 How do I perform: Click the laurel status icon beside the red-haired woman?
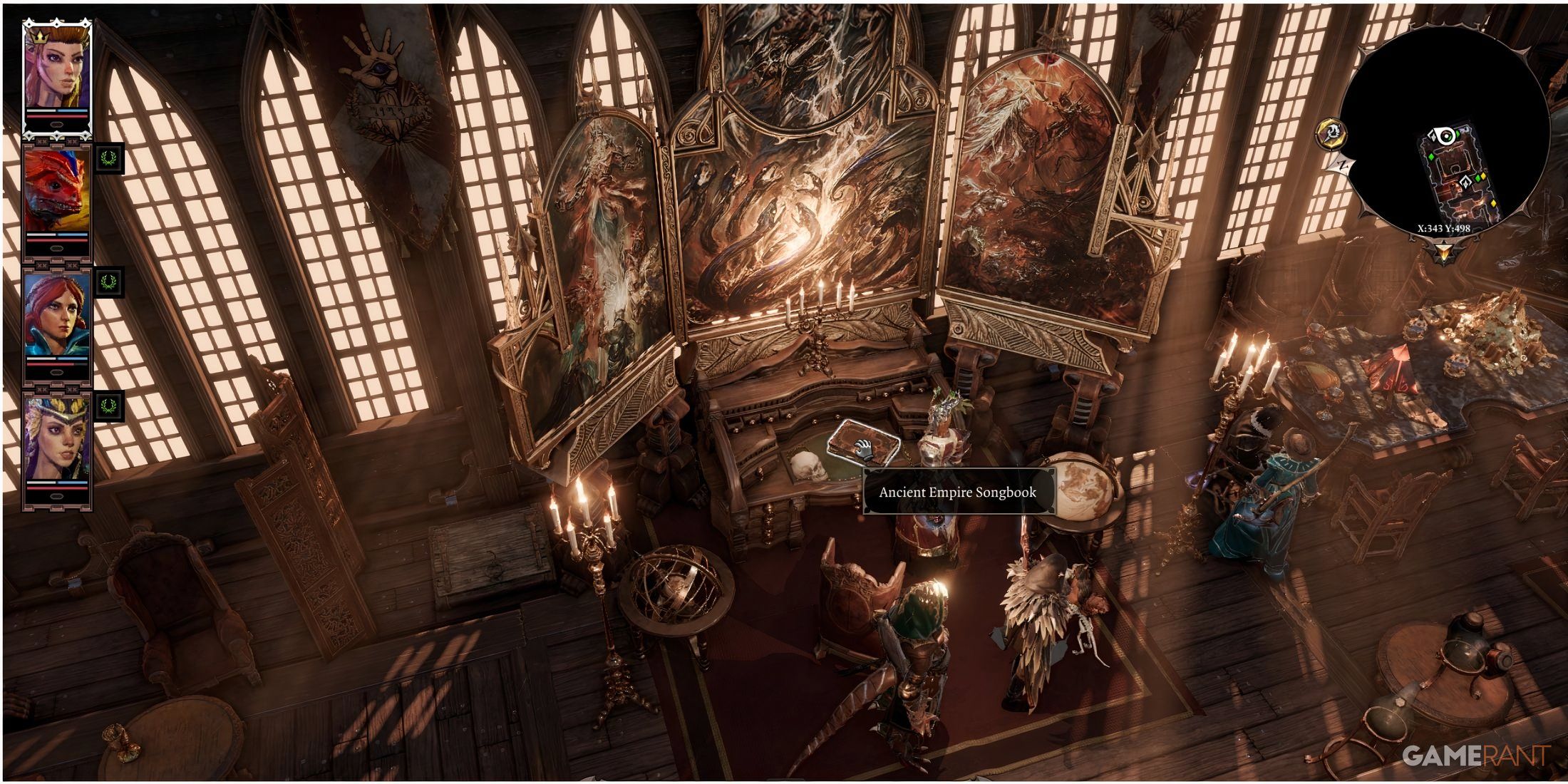pyautogui.click(x=109, y=282)
